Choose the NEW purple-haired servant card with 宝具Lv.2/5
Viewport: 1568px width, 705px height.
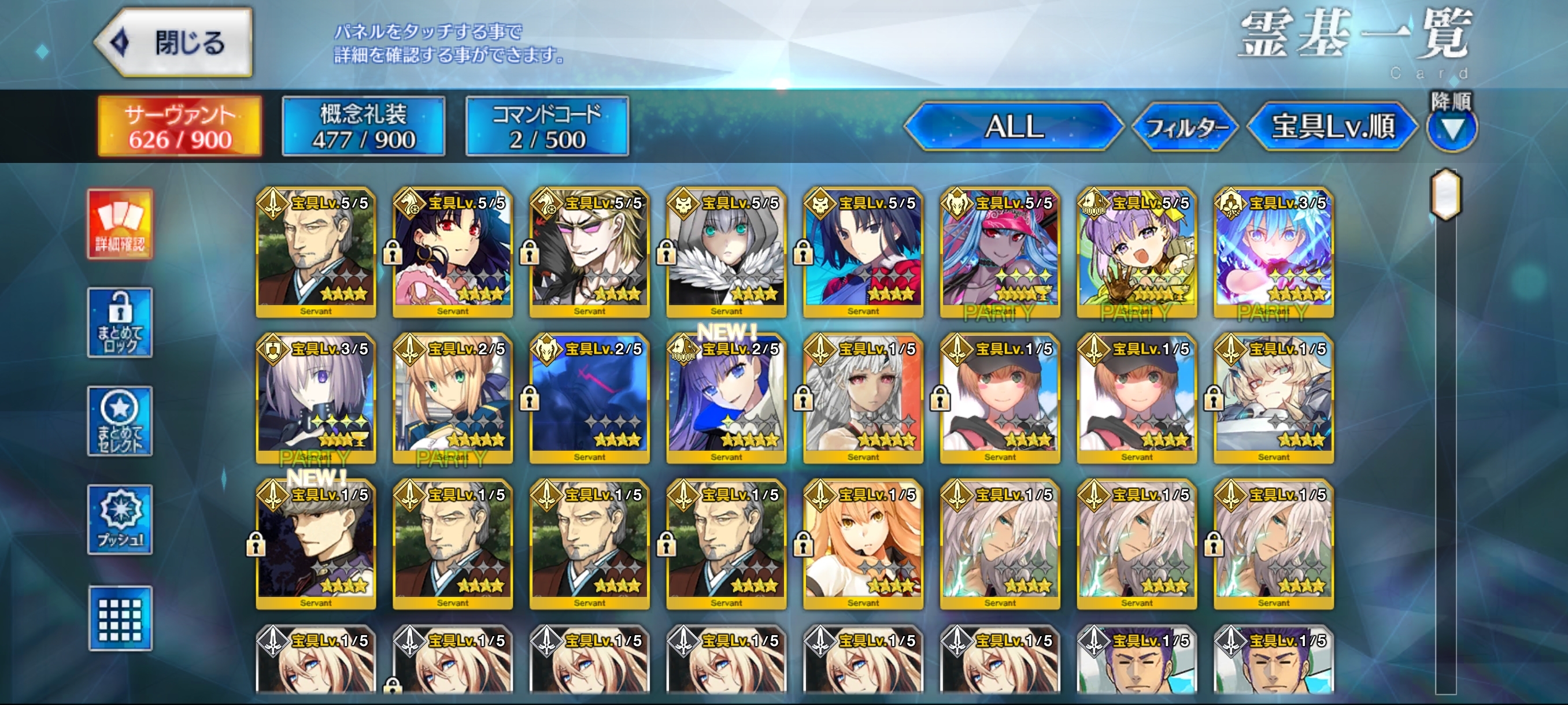pyautogui.click(x=726, y=398)
